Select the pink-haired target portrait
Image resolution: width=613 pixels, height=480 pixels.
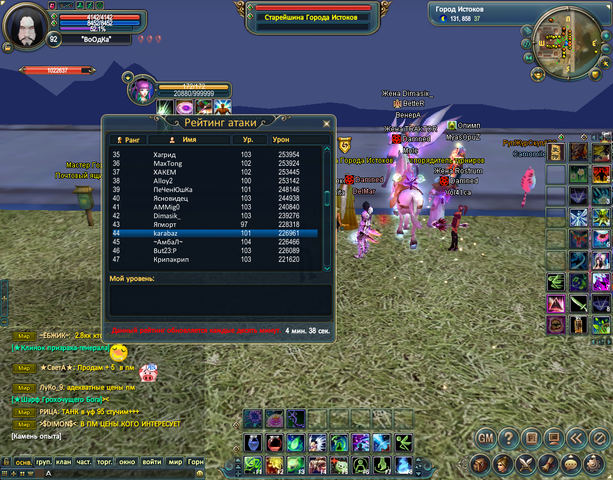point(140,92)
